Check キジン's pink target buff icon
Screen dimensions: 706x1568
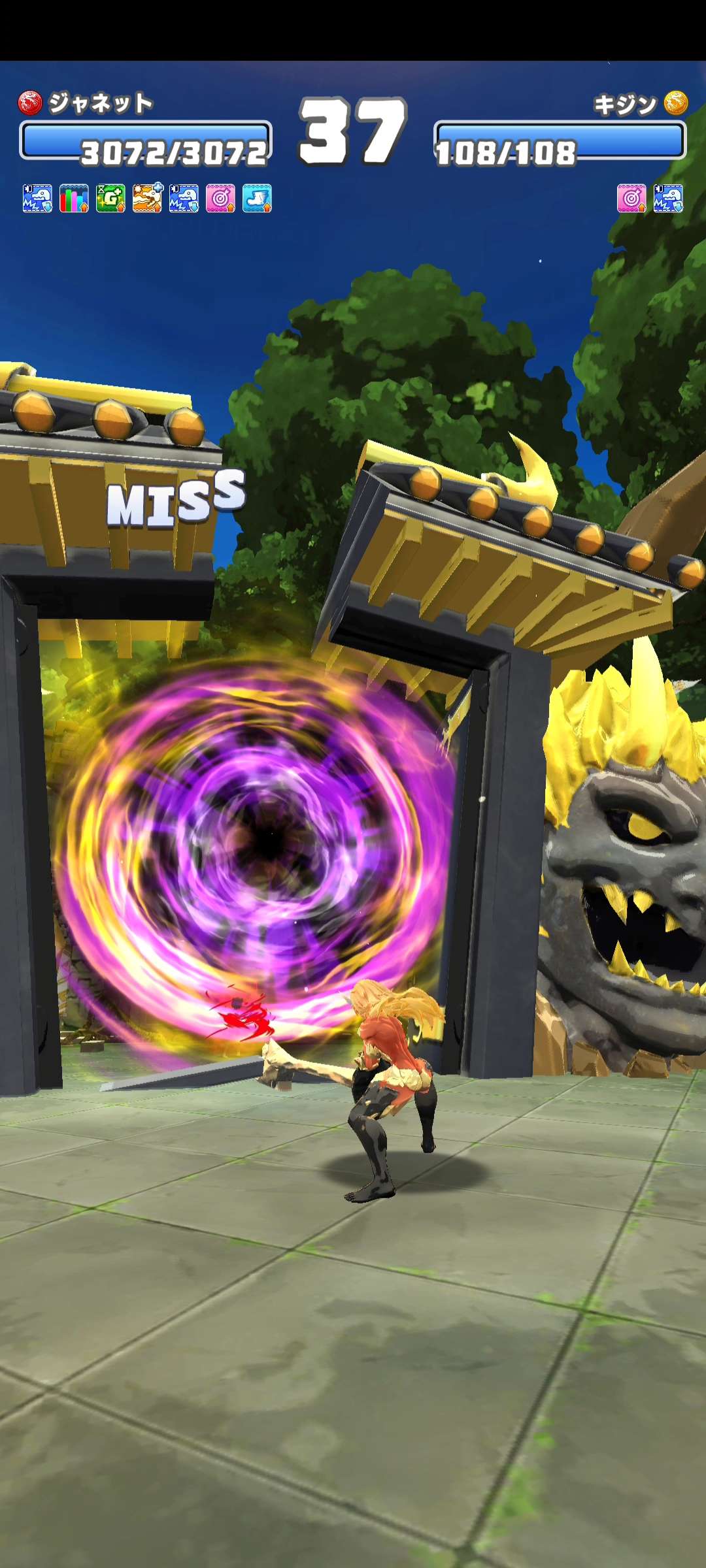point(631,198)
